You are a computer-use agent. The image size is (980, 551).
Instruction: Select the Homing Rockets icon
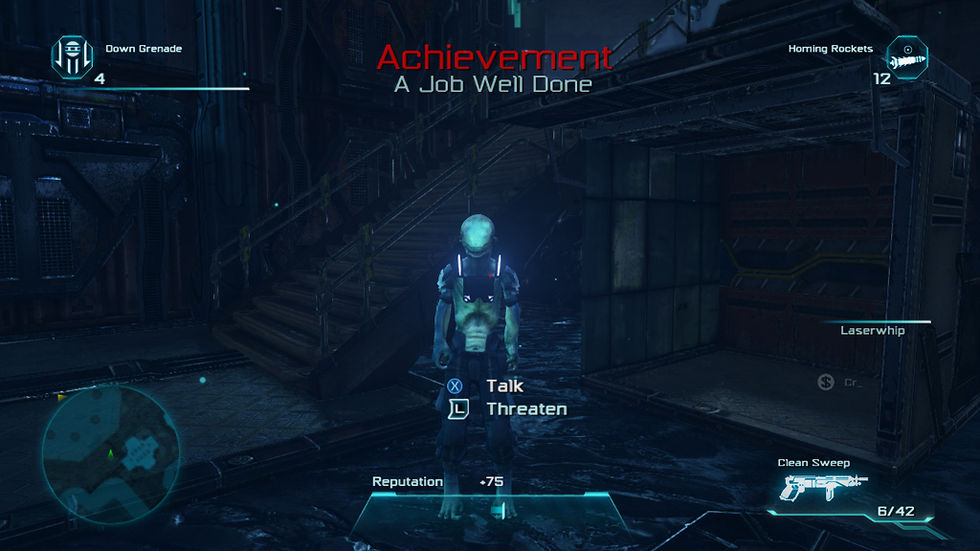907,56
